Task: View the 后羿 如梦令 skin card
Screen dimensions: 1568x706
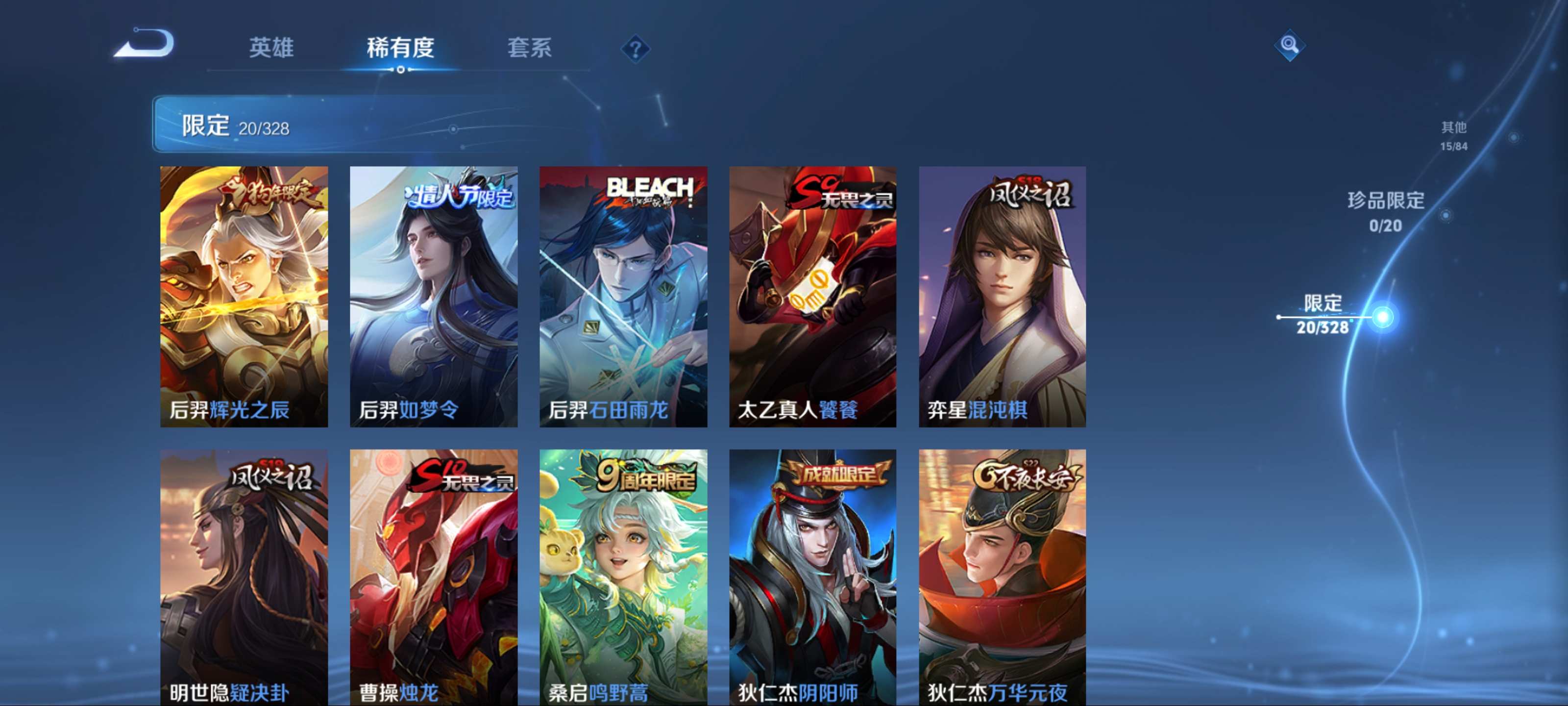Action: (433, 296)
